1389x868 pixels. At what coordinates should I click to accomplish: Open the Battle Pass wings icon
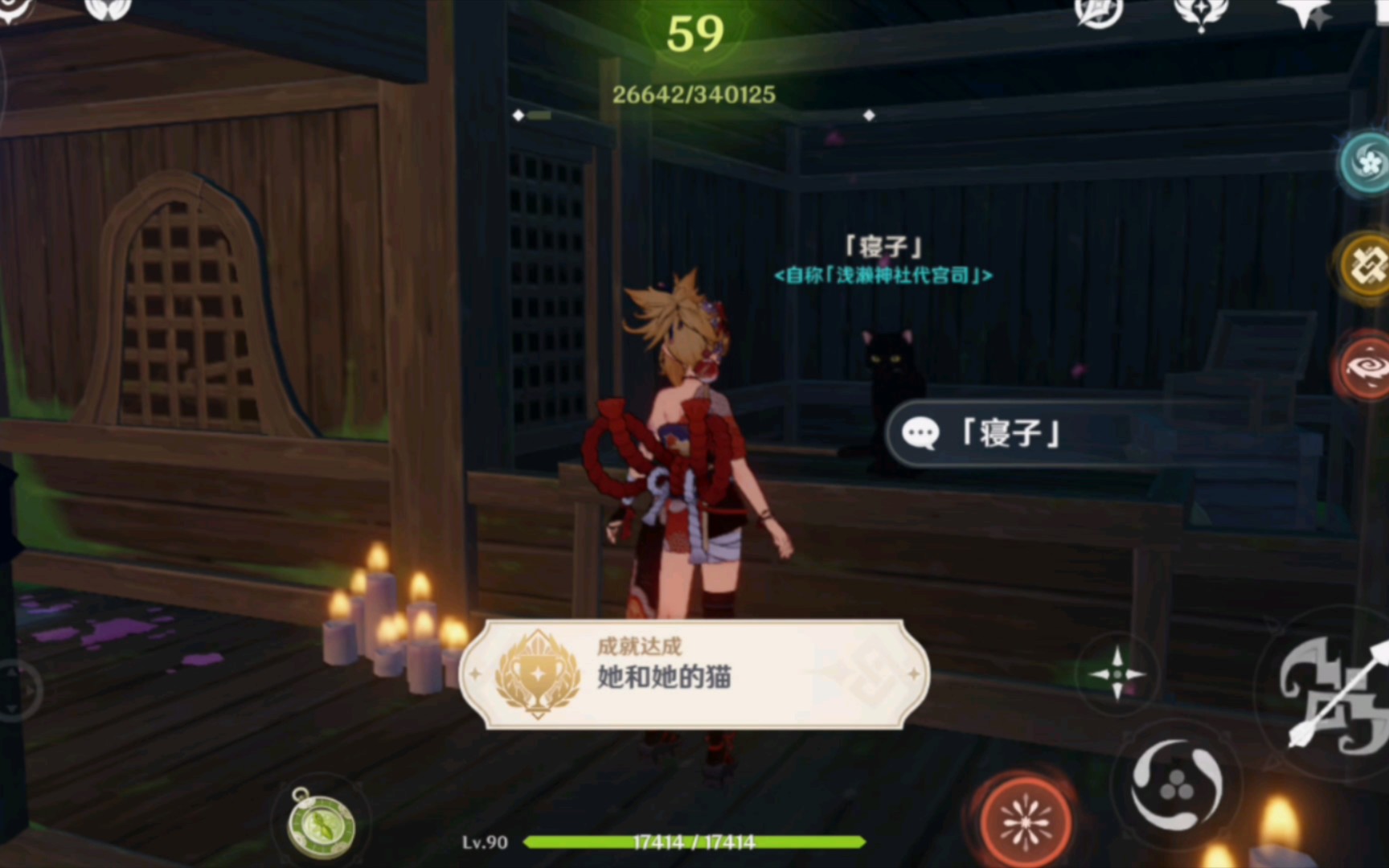click(1203, 11)
